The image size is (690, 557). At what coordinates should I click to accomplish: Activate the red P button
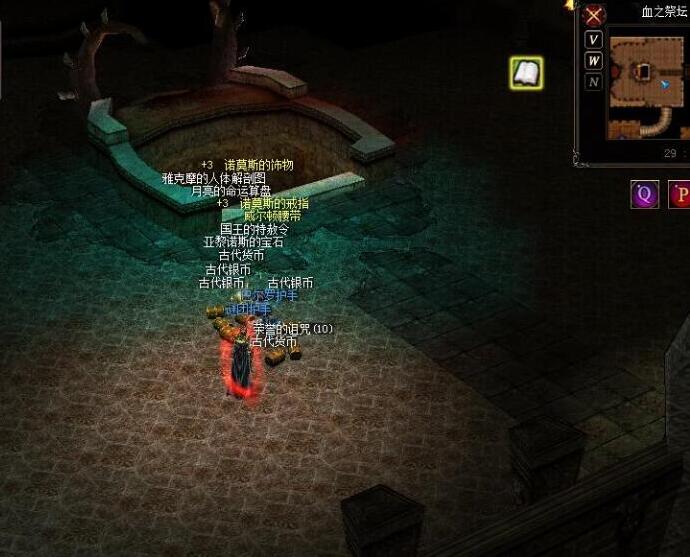coord(681,195)
